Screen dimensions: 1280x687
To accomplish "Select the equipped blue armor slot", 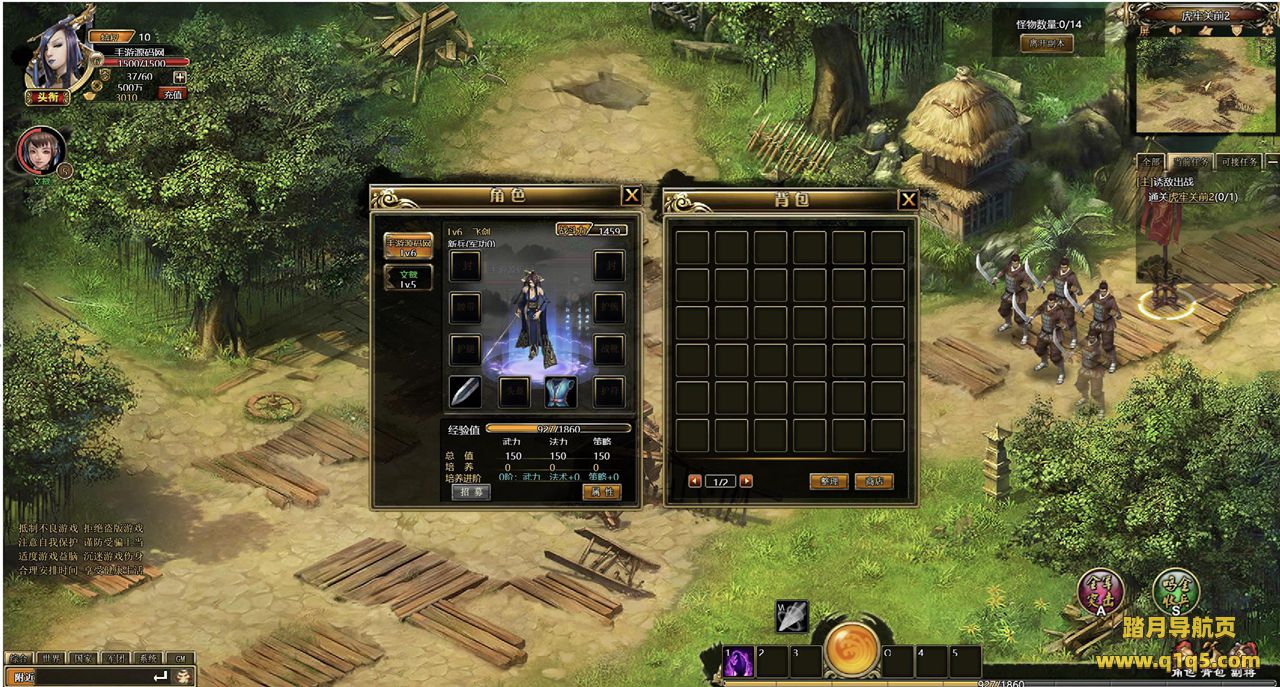I will coord(561,392).
